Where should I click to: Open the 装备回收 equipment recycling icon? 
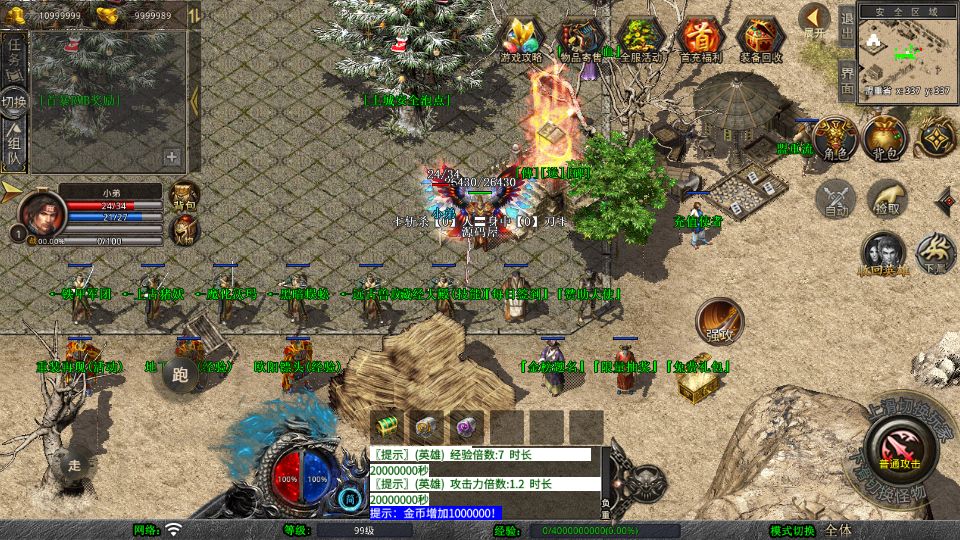click(762, 40)
